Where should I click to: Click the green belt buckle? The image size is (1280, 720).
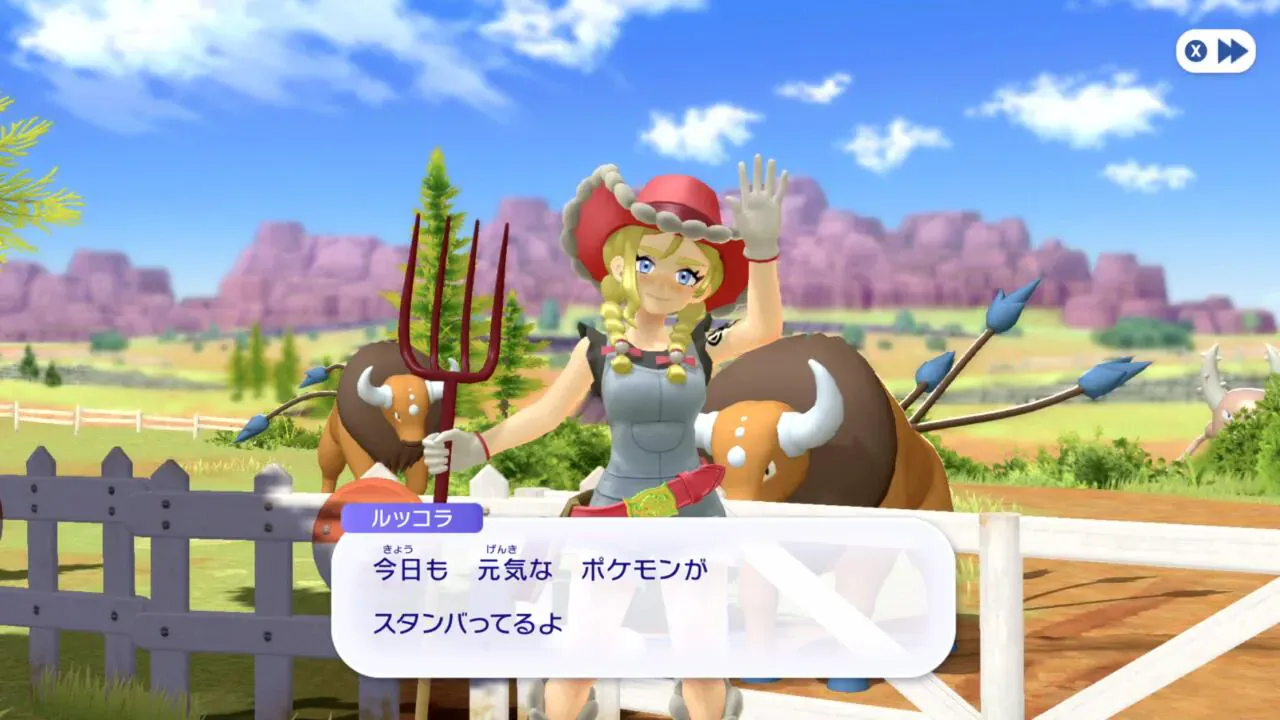pyautogui.click(x=650, y=500)
